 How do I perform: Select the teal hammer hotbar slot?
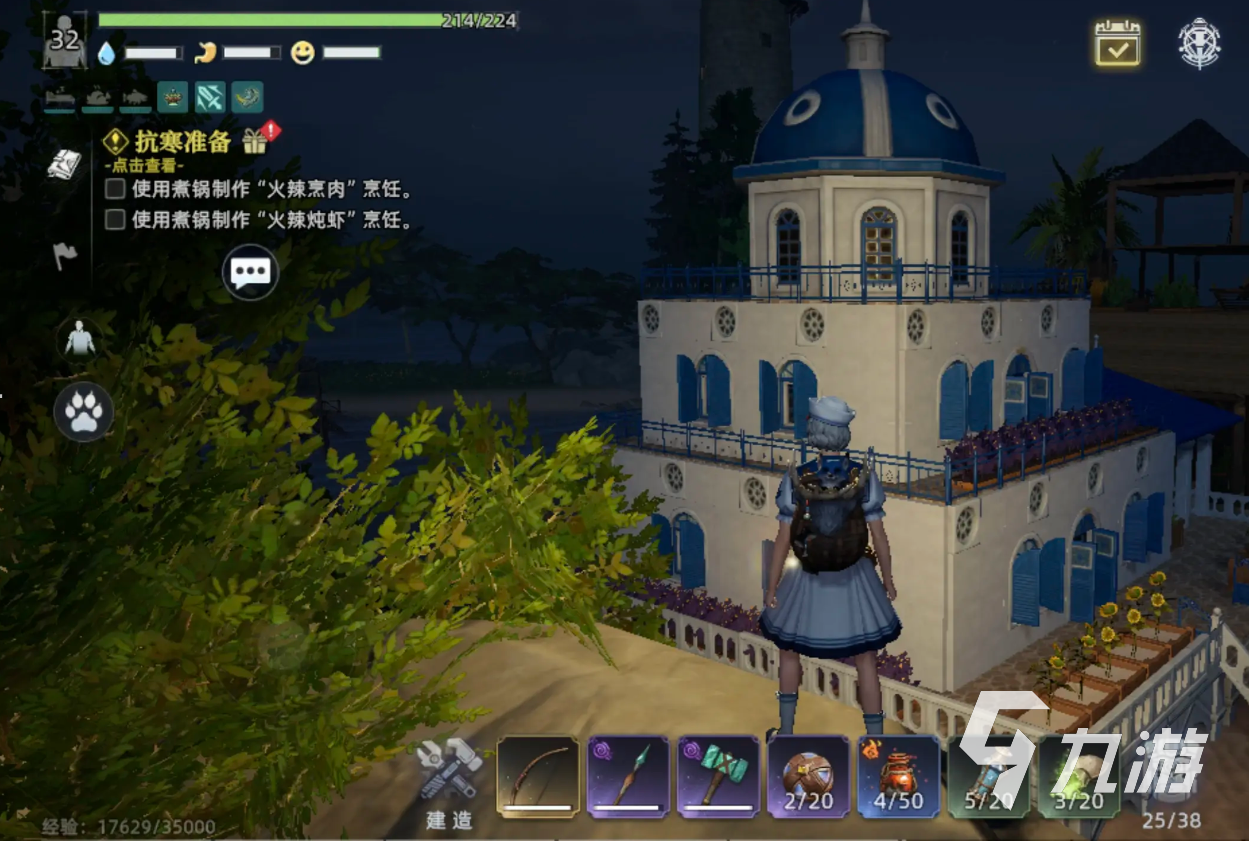tap(717, 777)
